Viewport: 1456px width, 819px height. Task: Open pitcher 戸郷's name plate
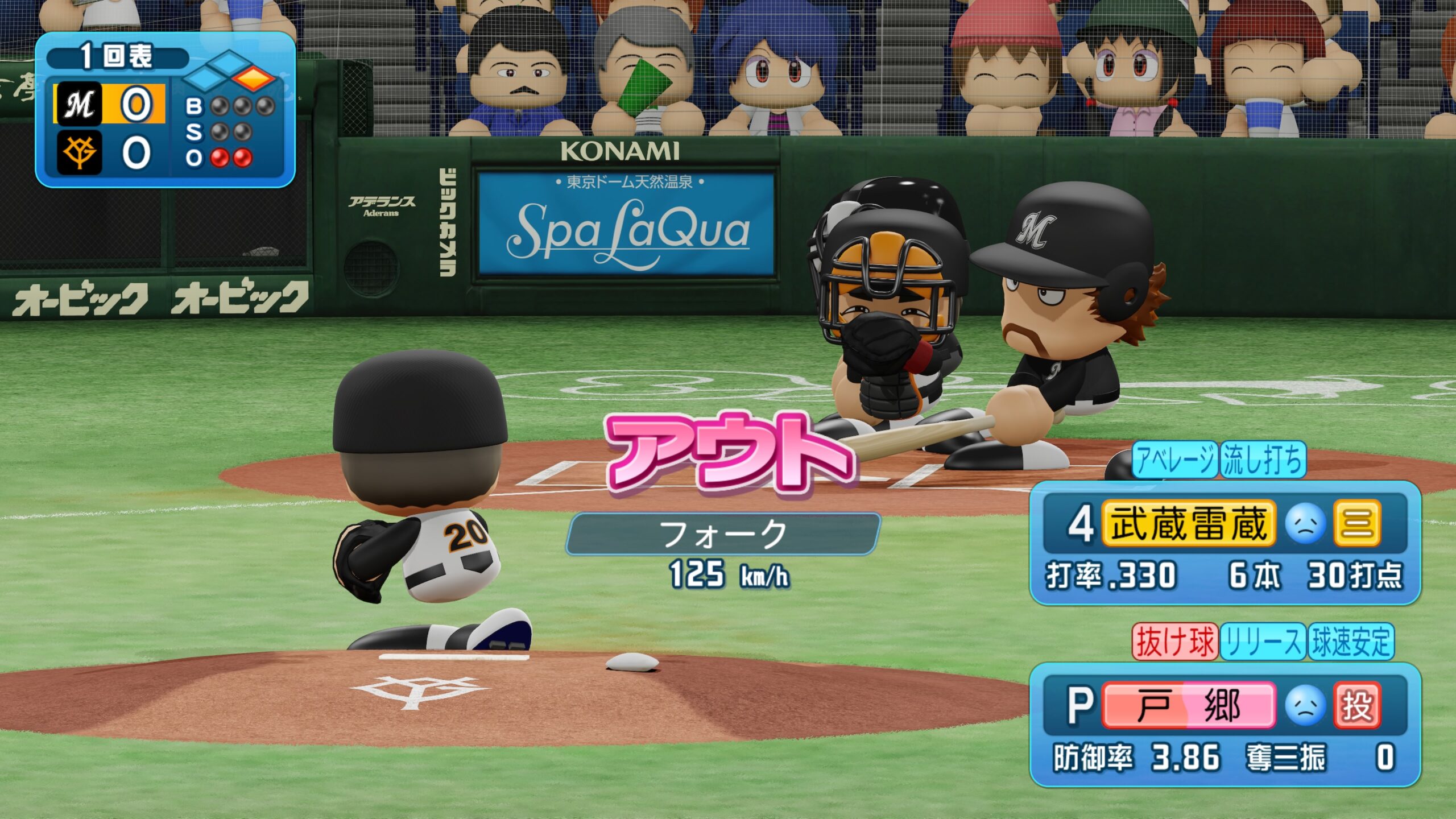1188,706
